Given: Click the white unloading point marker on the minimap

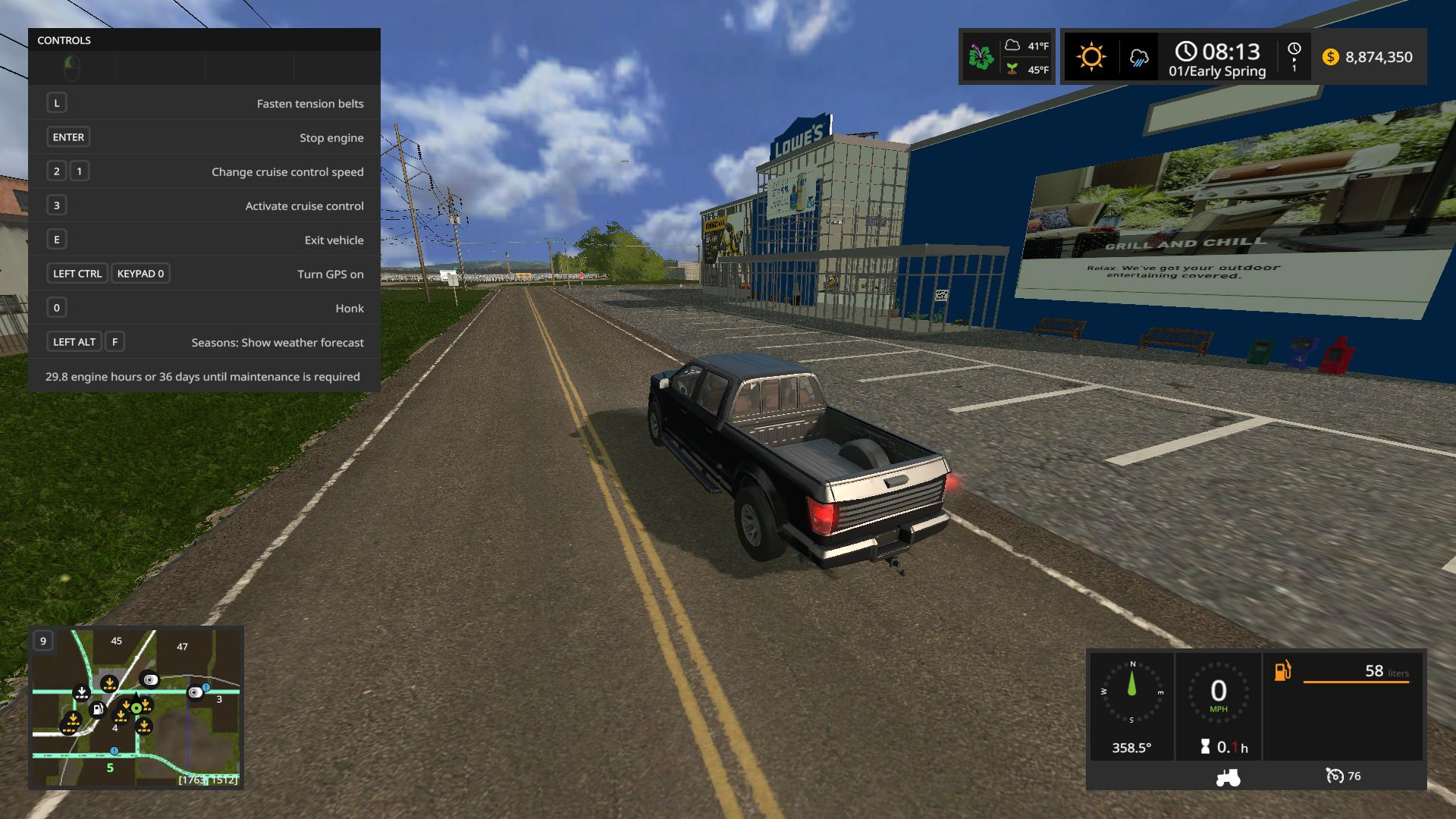Looking at the screenshot, I should [x=82, y=692].
